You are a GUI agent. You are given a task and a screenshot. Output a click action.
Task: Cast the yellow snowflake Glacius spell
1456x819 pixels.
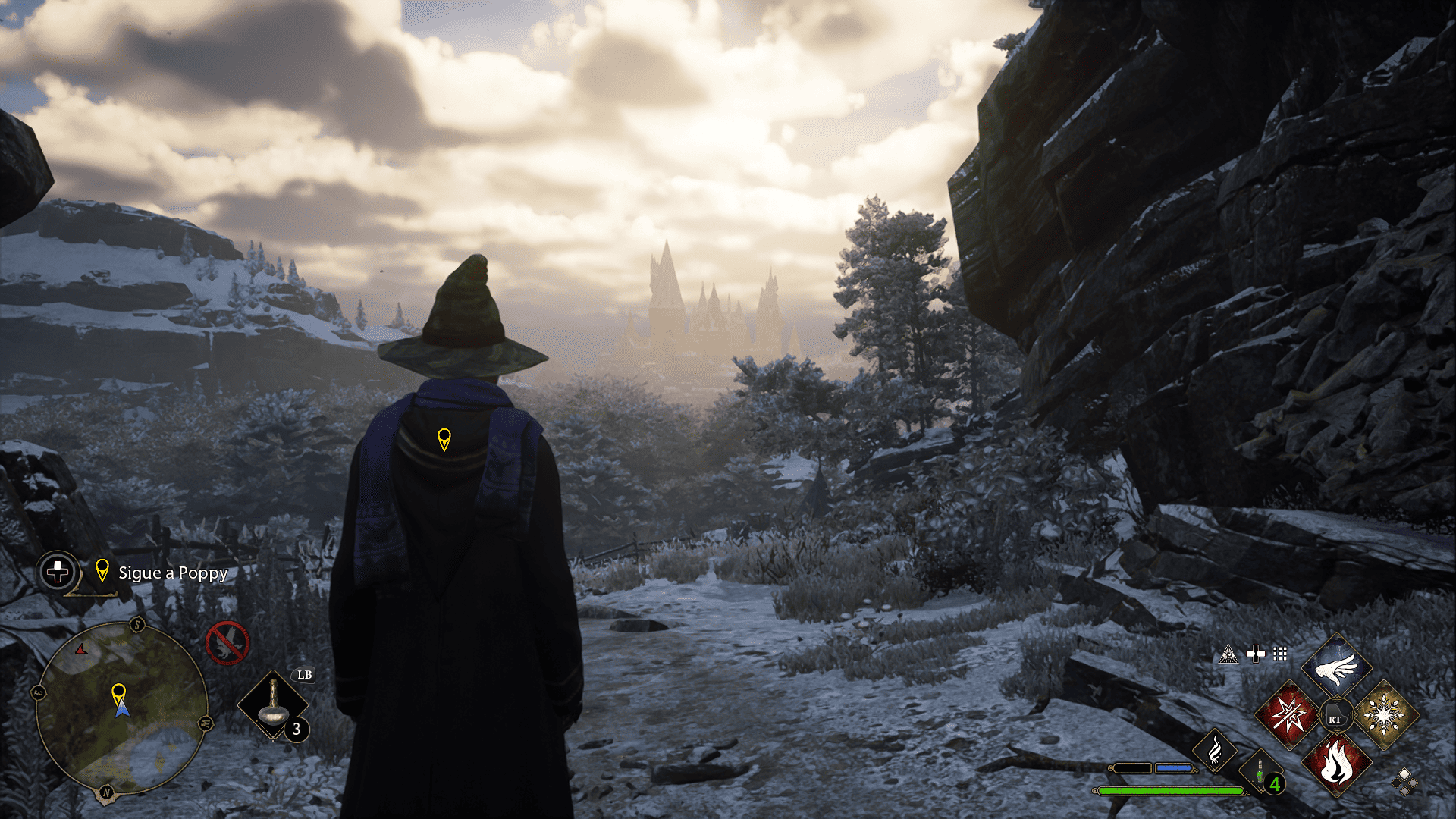1385,714
